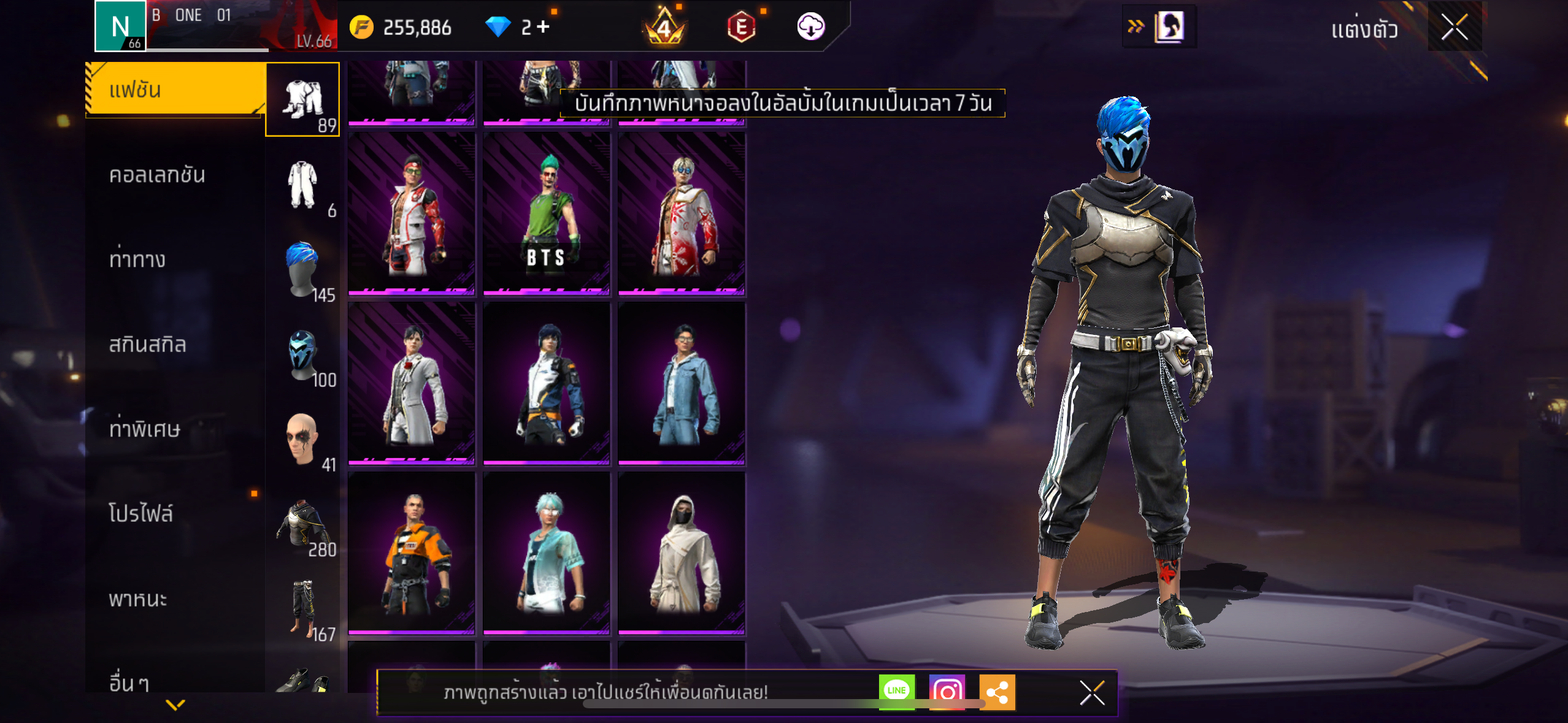
Task: Close the แต่งตัว wardrobe screen
Action: (x=1454, y=27)
